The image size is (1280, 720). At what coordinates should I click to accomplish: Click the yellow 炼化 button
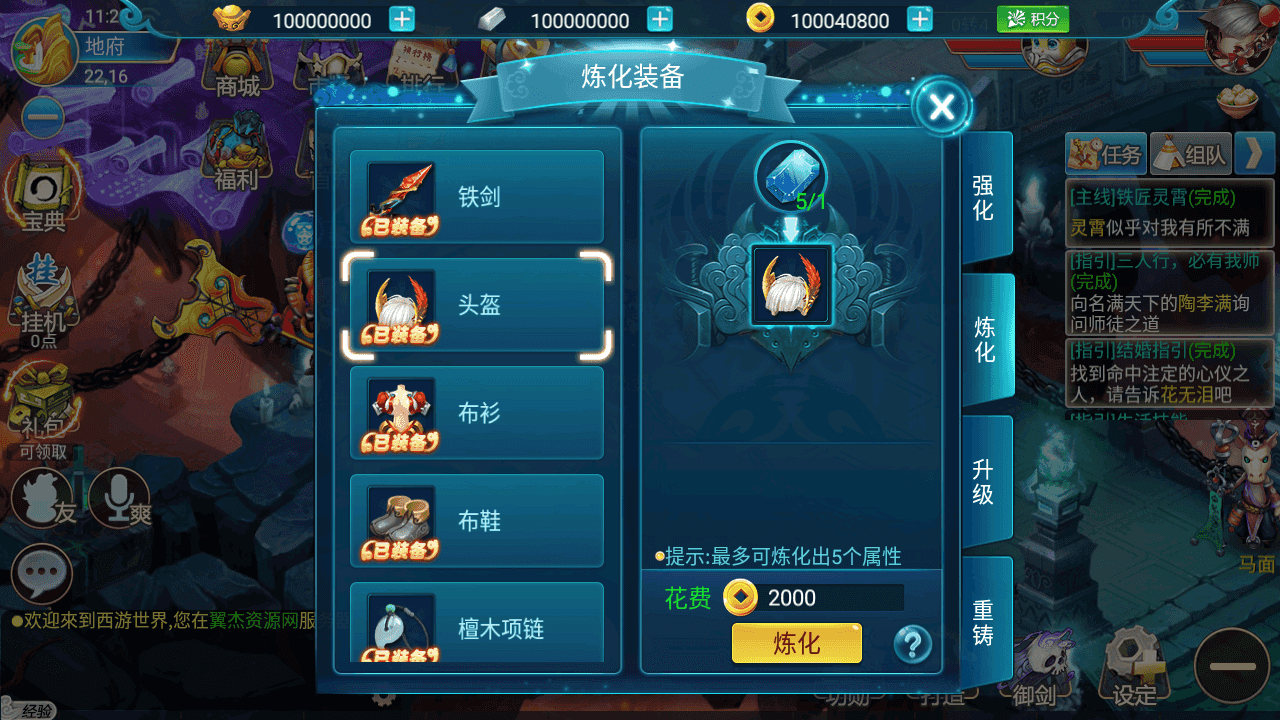[796, 643]
